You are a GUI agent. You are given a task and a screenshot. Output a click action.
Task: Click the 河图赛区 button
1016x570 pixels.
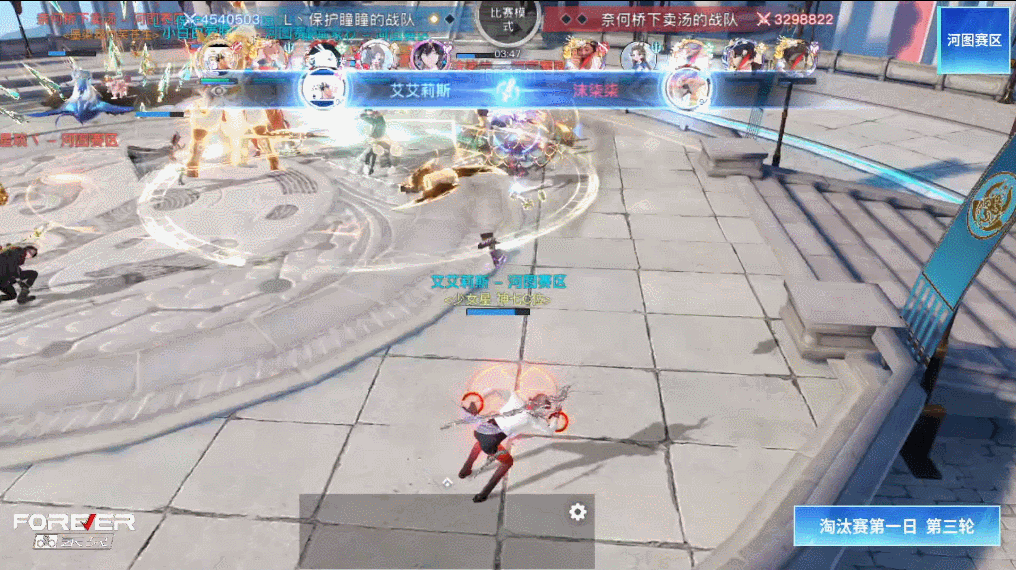[974, 40]
